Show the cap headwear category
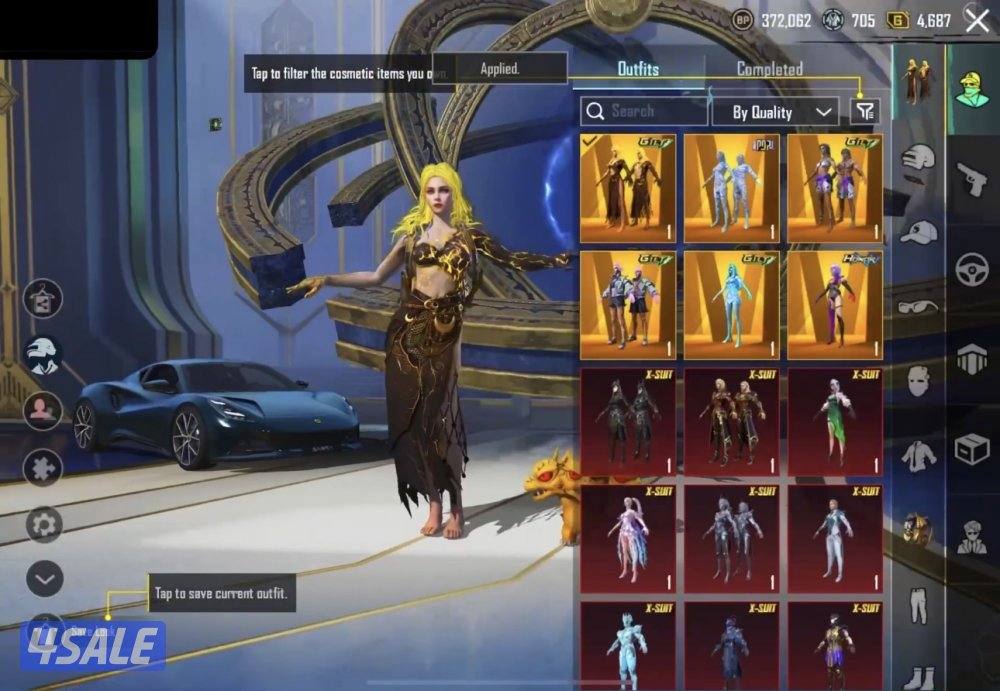1000x691 pixels. click(x=917, y=232)
